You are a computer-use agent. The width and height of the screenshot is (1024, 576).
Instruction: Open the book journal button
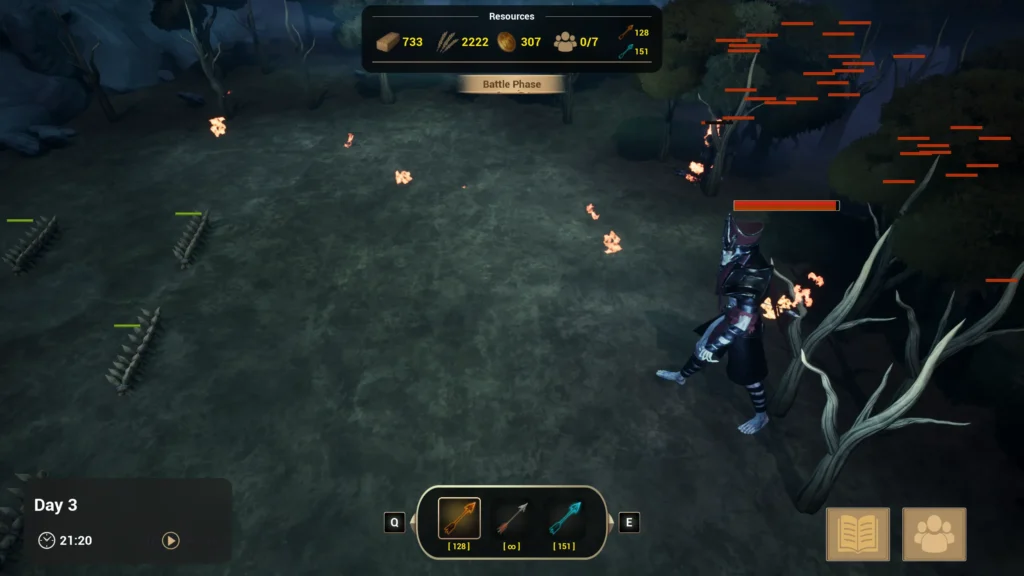[858, 534]
